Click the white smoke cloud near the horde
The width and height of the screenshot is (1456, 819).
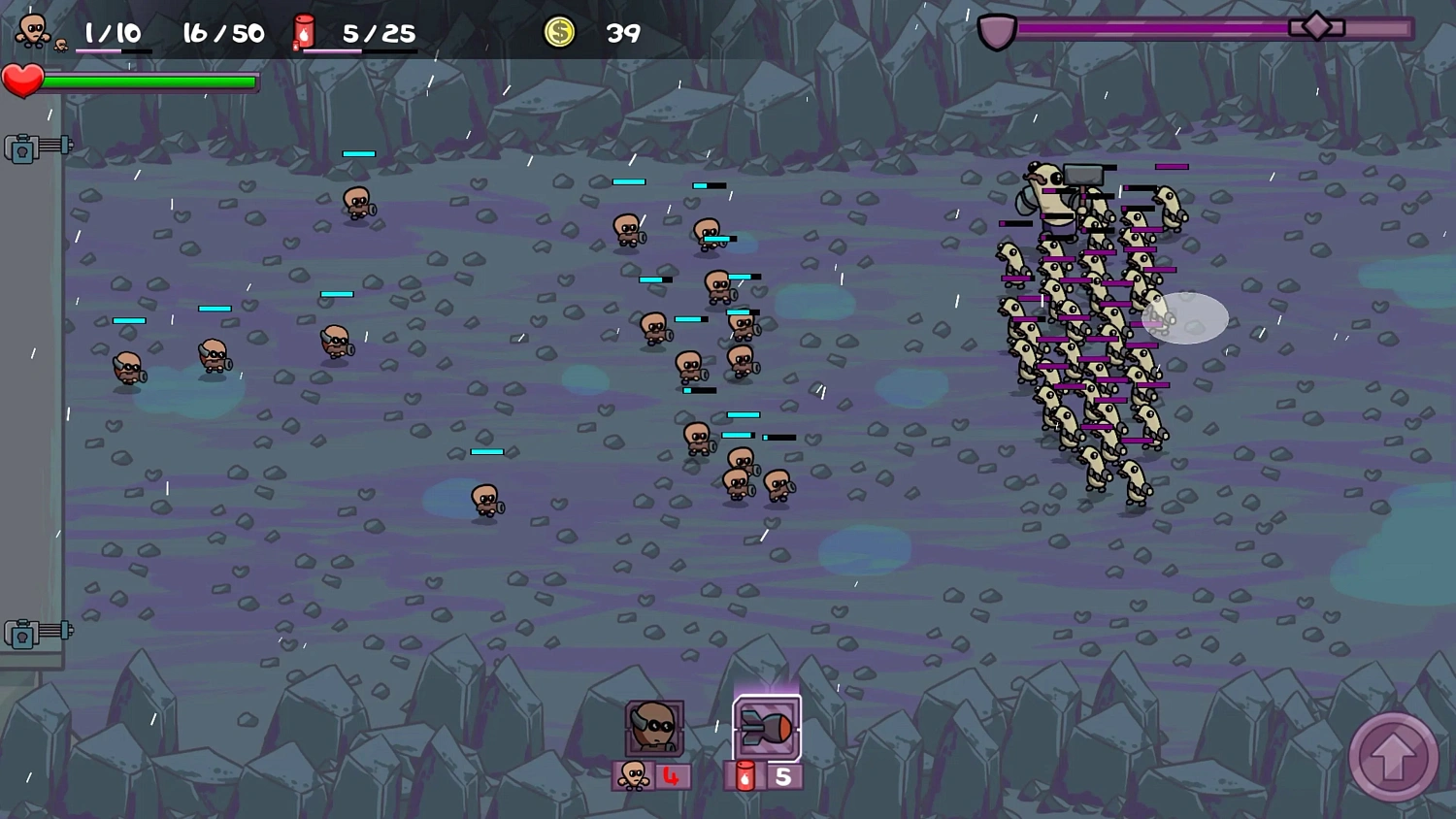pos(1186,318)
